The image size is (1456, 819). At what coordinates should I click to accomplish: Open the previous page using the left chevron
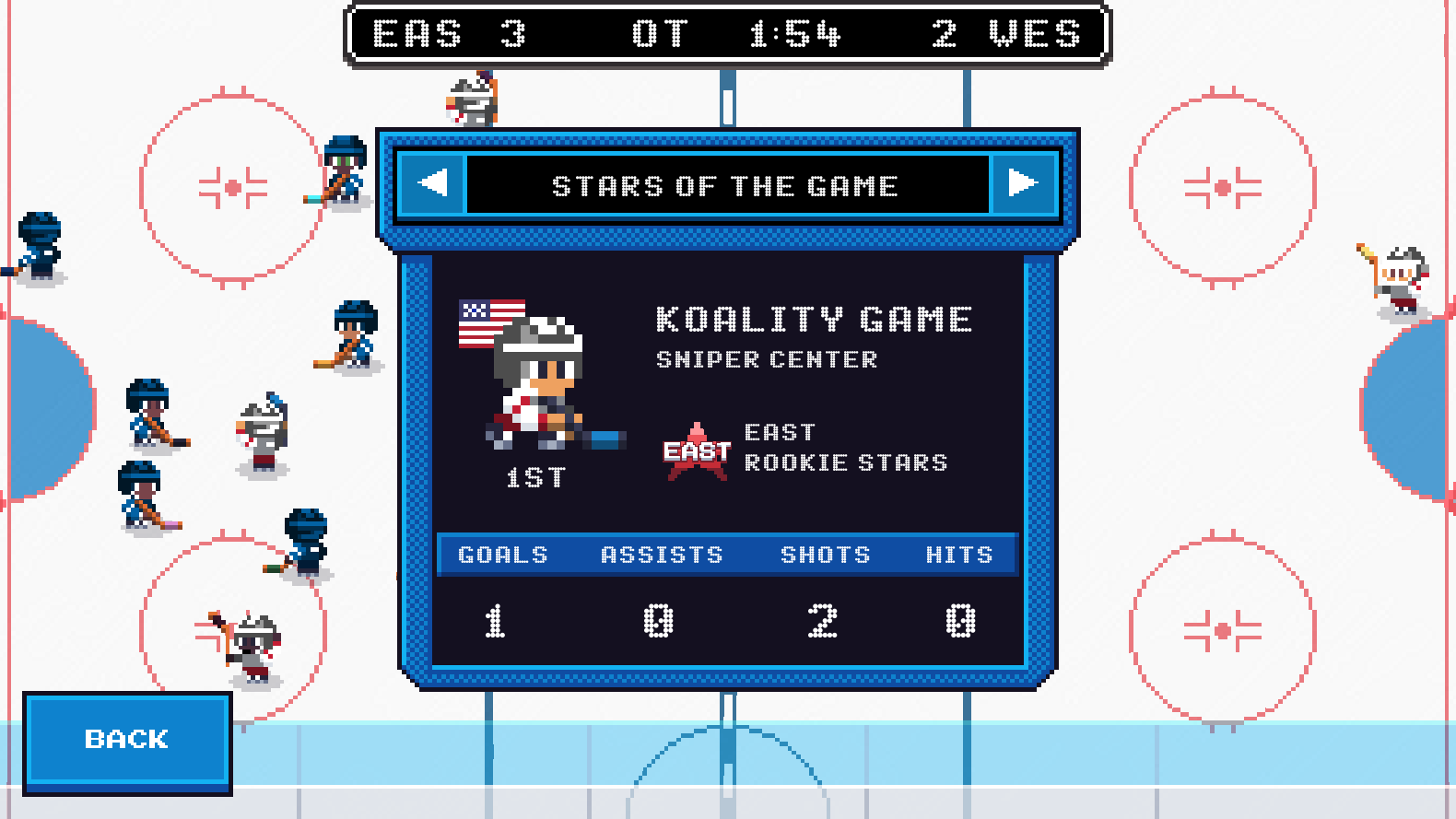pyautogui.click(x=433, y=185)
